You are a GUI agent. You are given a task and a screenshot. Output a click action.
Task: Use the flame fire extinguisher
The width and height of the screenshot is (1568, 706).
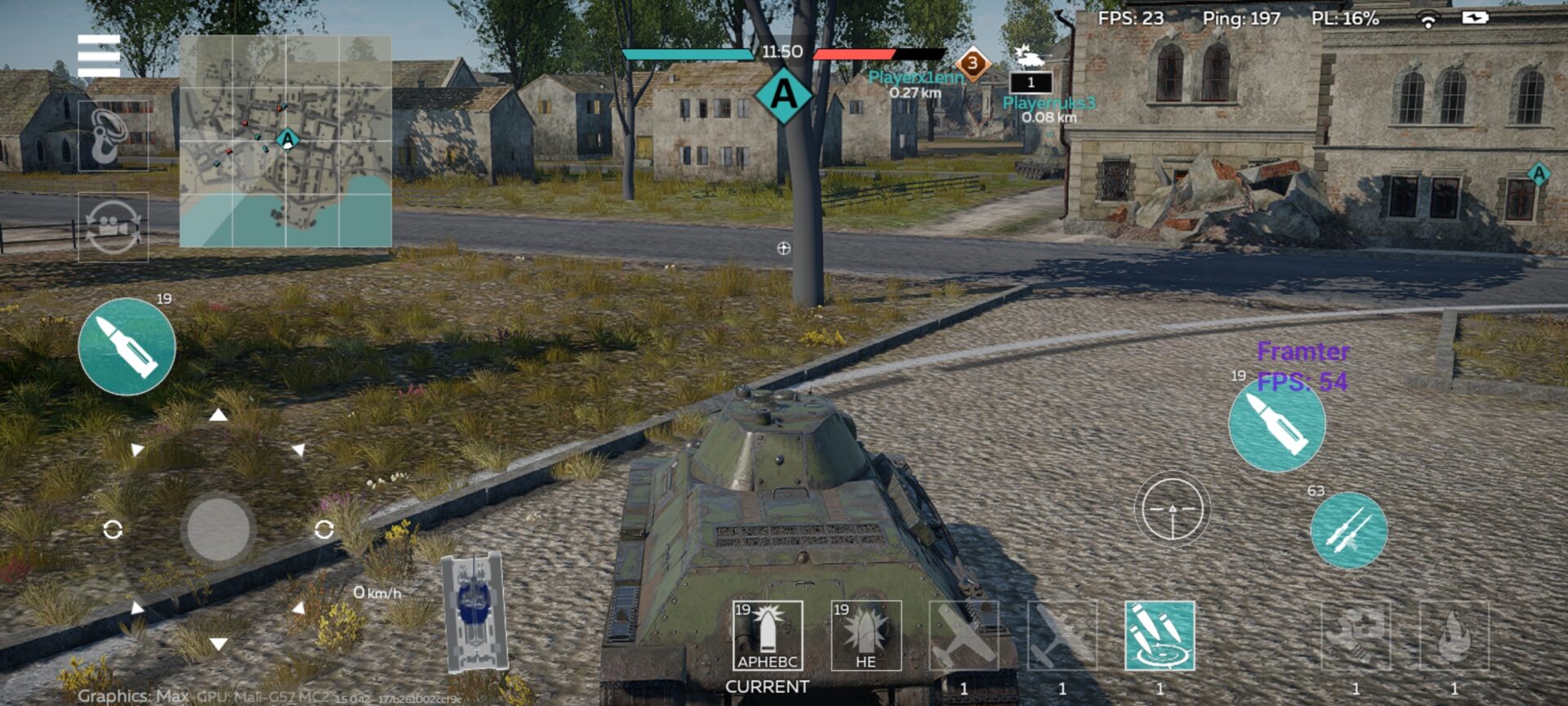tap(1454, 636)
